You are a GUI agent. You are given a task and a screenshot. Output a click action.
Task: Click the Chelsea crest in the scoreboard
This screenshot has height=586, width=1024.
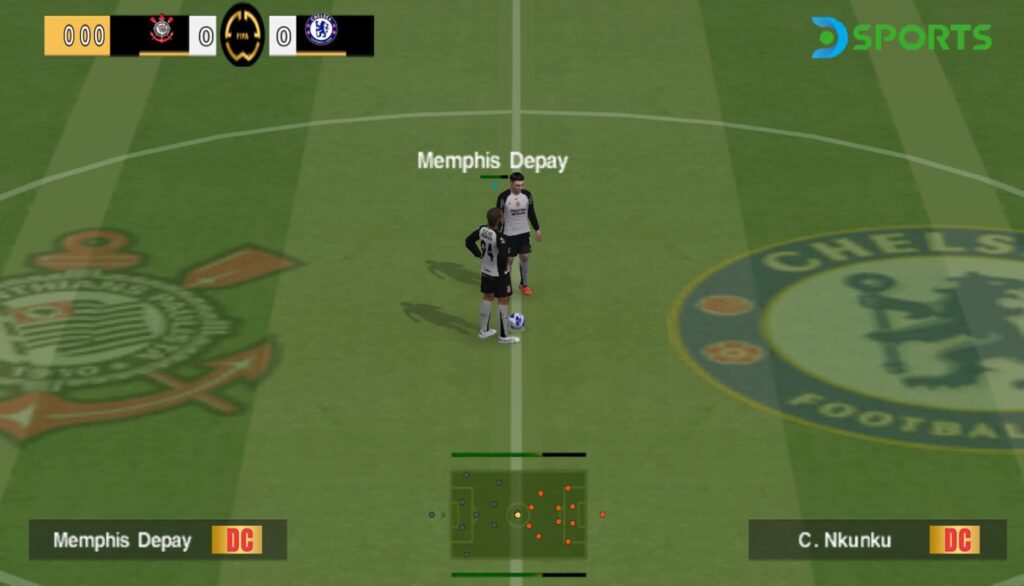tap(321, 32)
